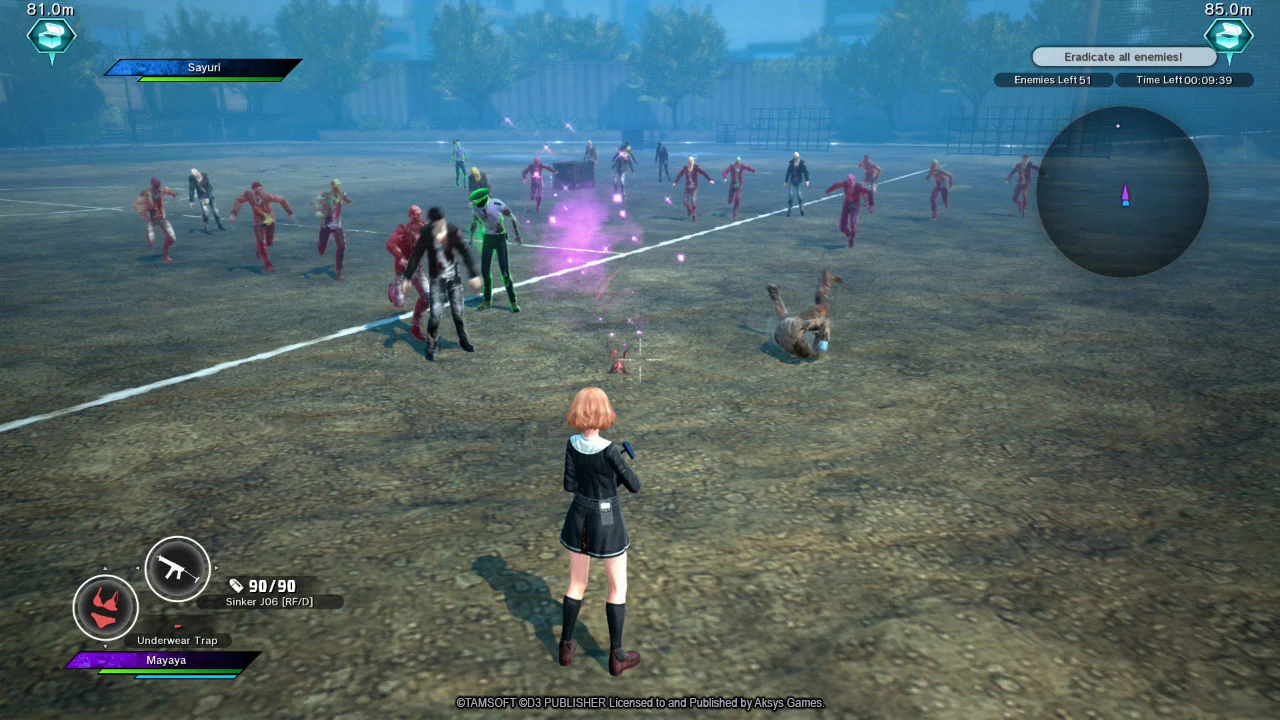Click the red grenade indicator below the weapon wheel
This screenshot has width=1280, height=720.
[178, 626]
